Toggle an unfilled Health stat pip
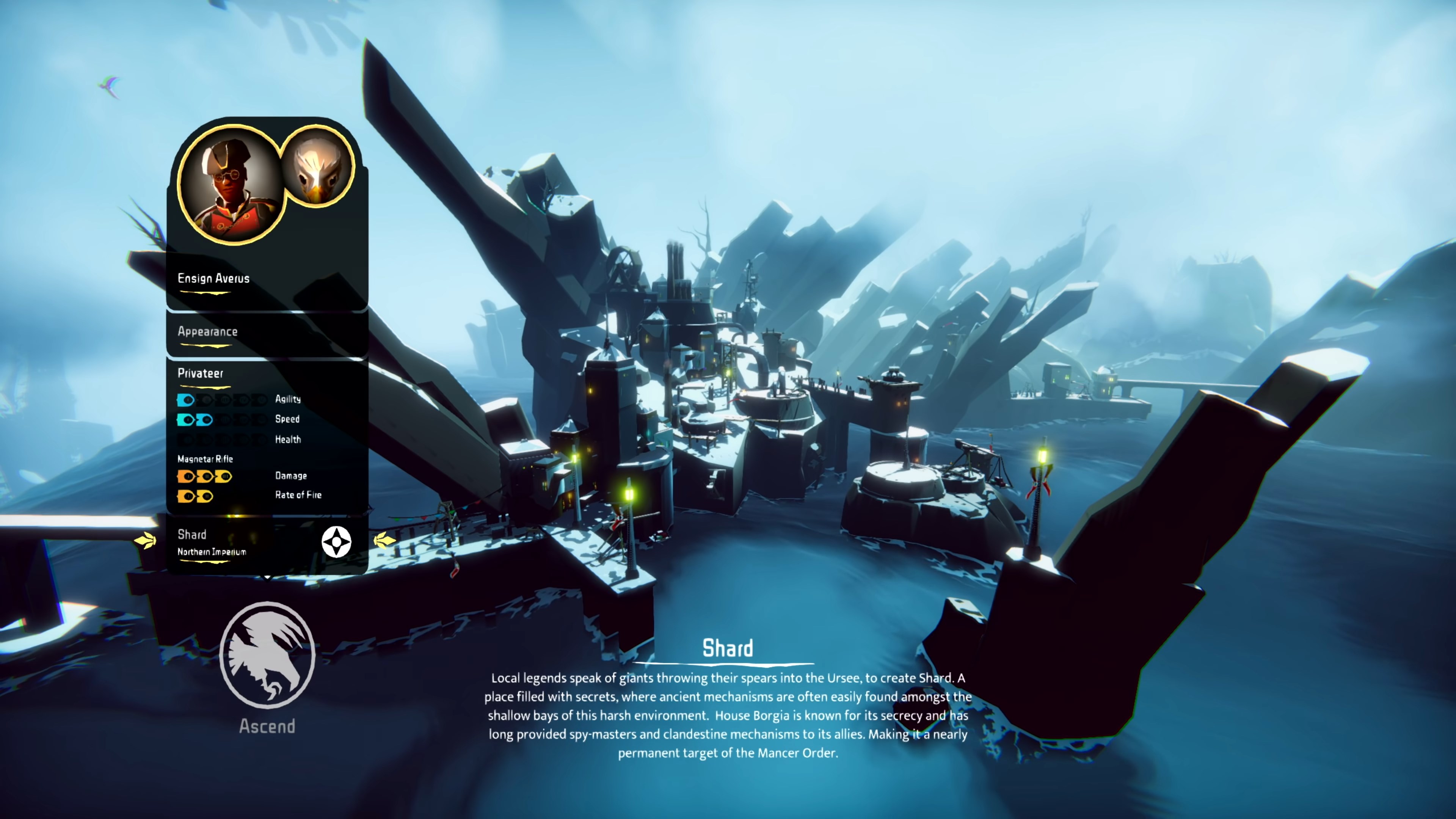Image resolution: width=1456 pixels, height=819 pixels. click(187, 439)
